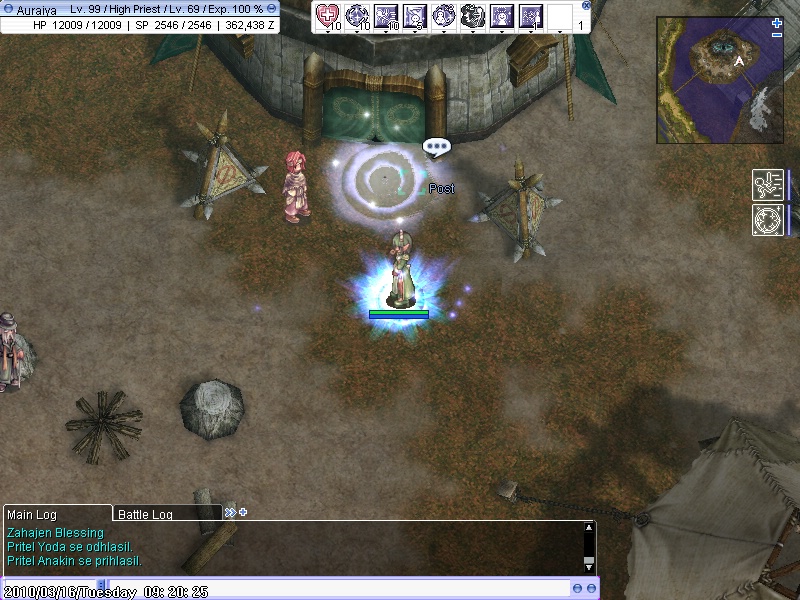
Task: Click the round button beside Auraiya's name
Action: pos(8,9)
